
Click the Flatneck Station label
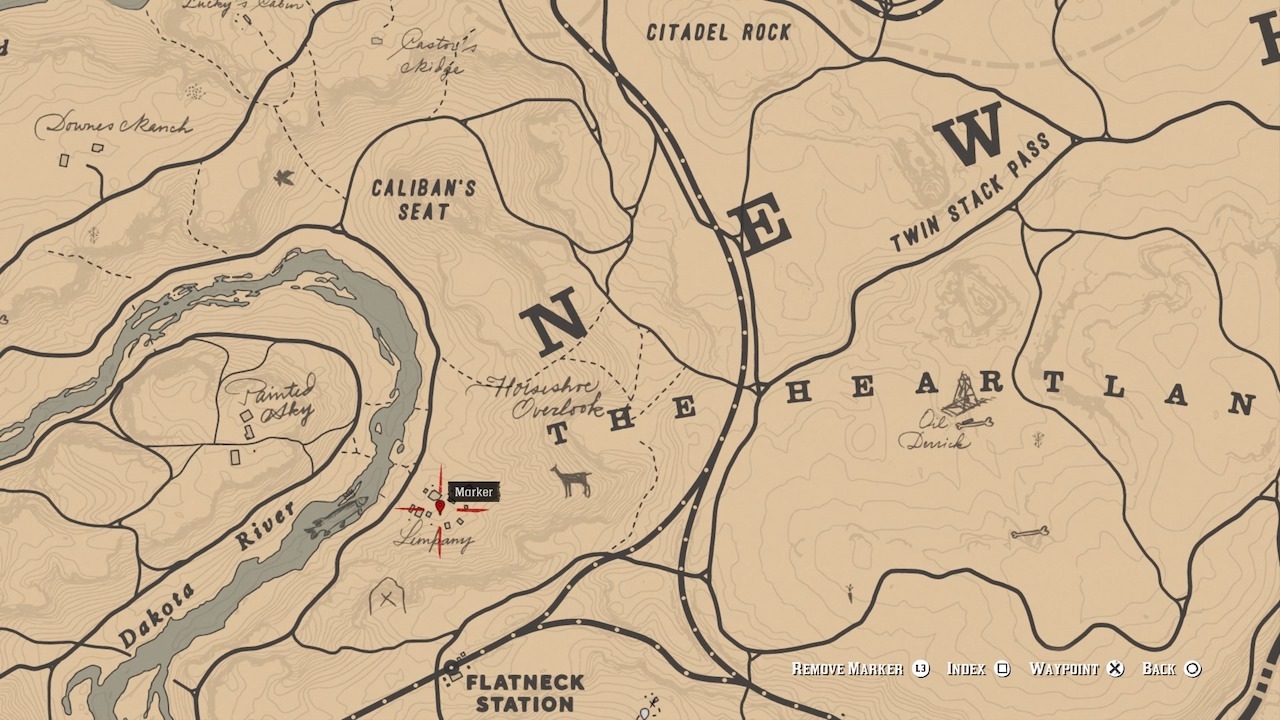click(x=527, y=693)
